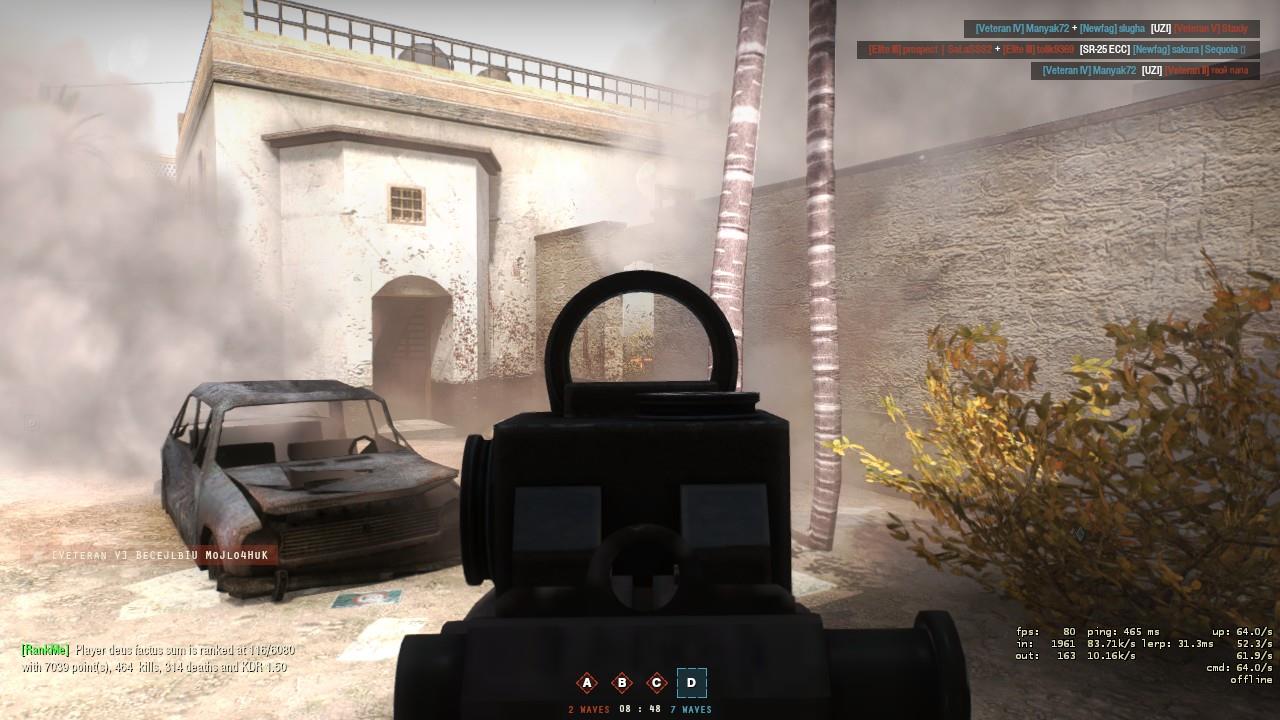This screenshot has height=720, width=1280.
Task: Select the contested objective D marker
Action: pos(690,683)
